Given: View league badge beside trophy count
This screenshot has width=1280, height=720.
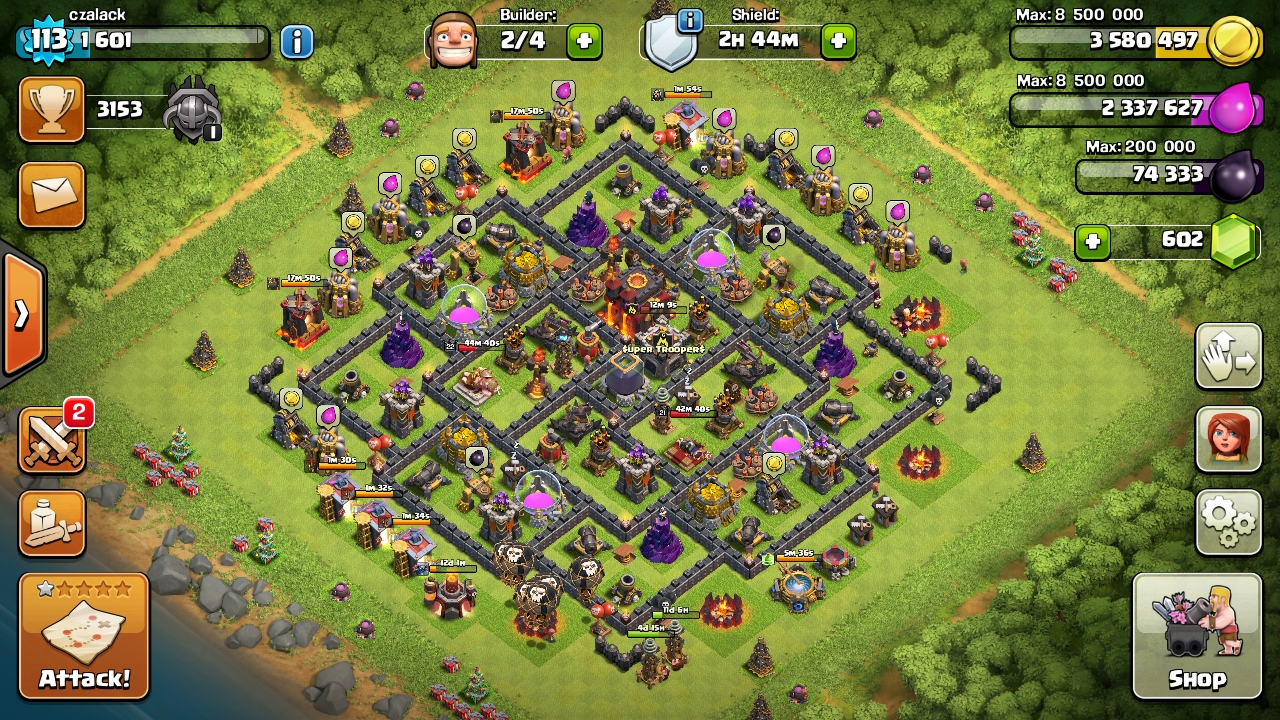Looking at the screenshot, I should coord(191,109).
